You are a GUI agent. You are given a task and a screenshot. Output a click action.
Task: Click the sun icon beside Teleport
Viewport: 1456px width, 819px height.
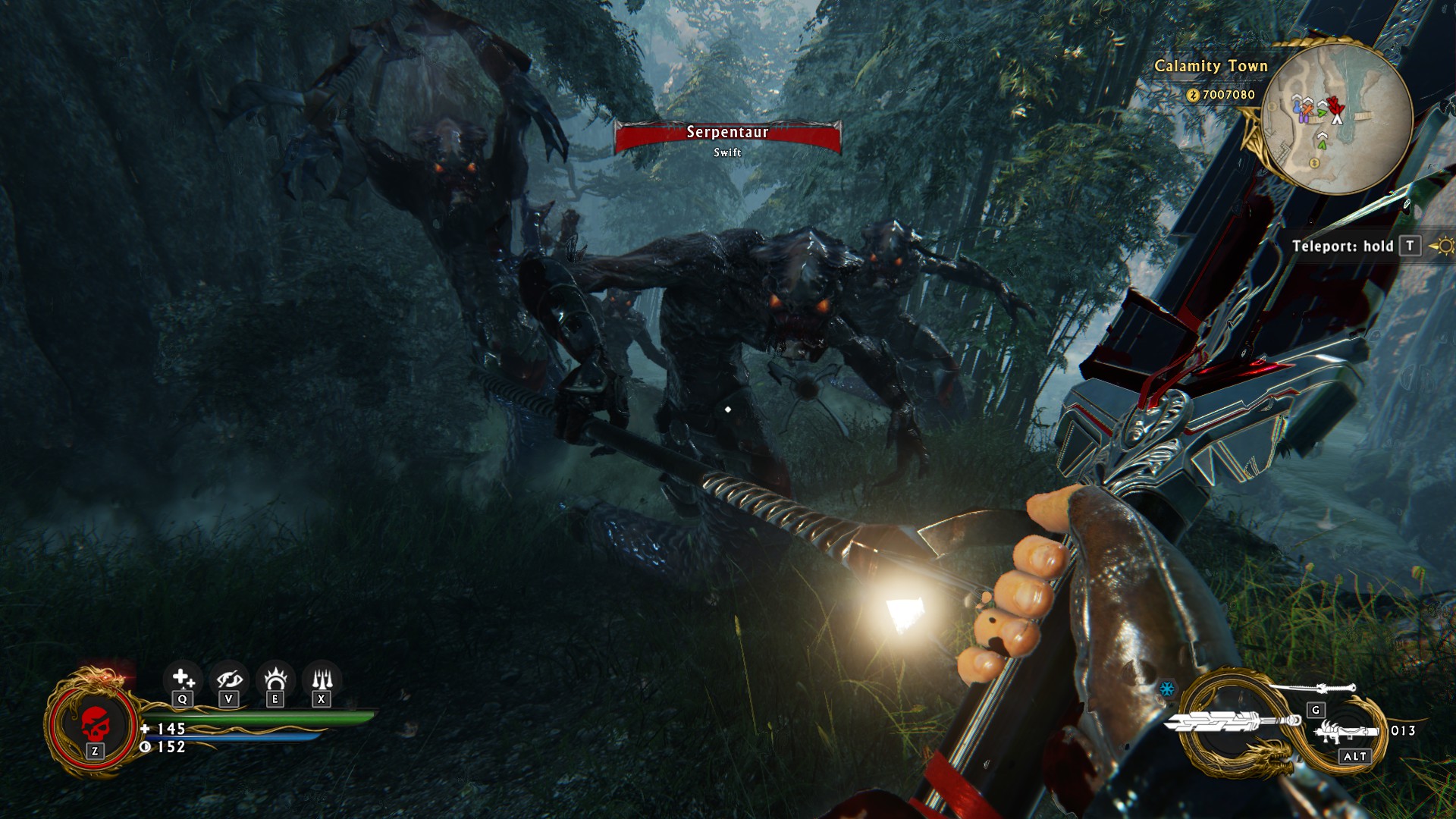click(x=1442, y=246)
